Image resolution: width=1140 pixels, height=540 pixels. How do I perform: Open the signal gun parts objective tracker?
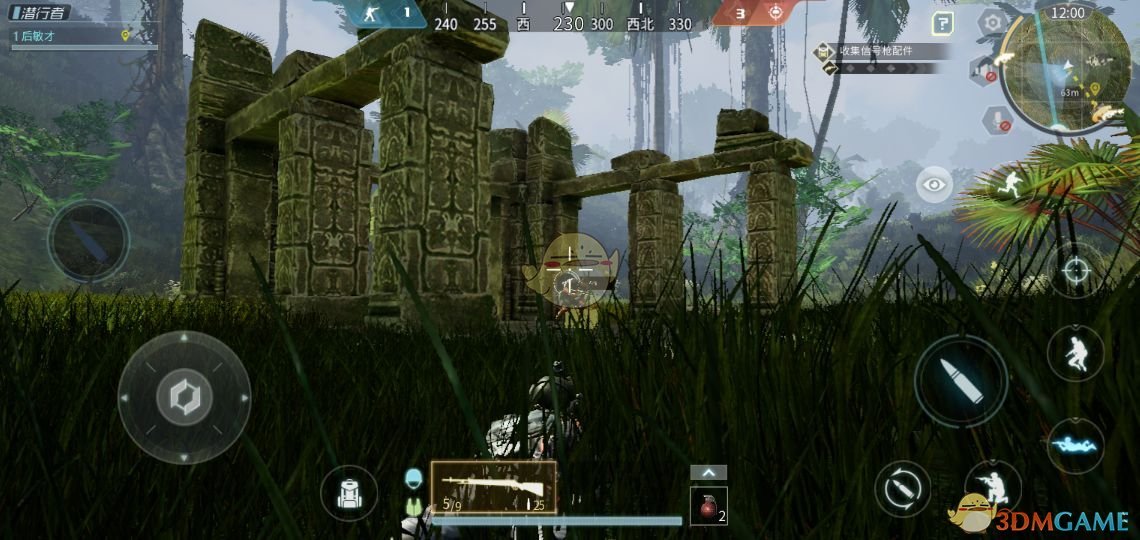[880, 50]
